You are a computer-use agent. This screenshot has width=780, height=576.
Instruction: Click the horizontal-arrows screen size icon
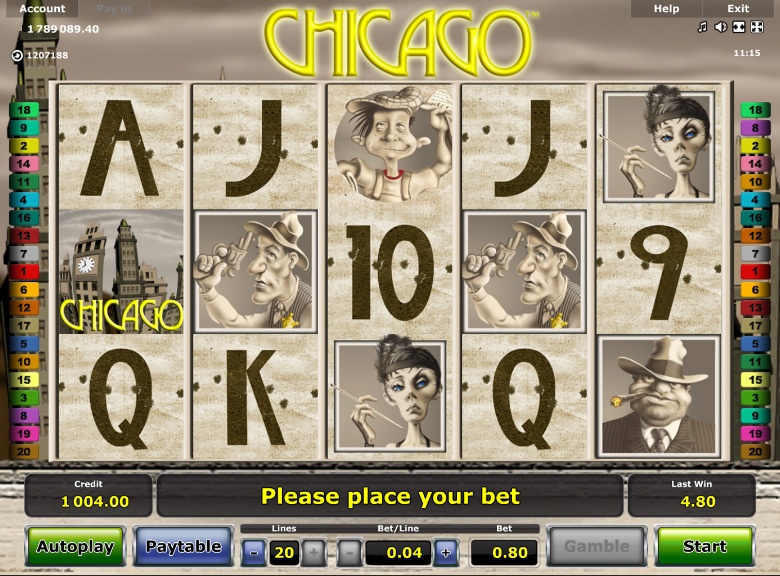738,27
